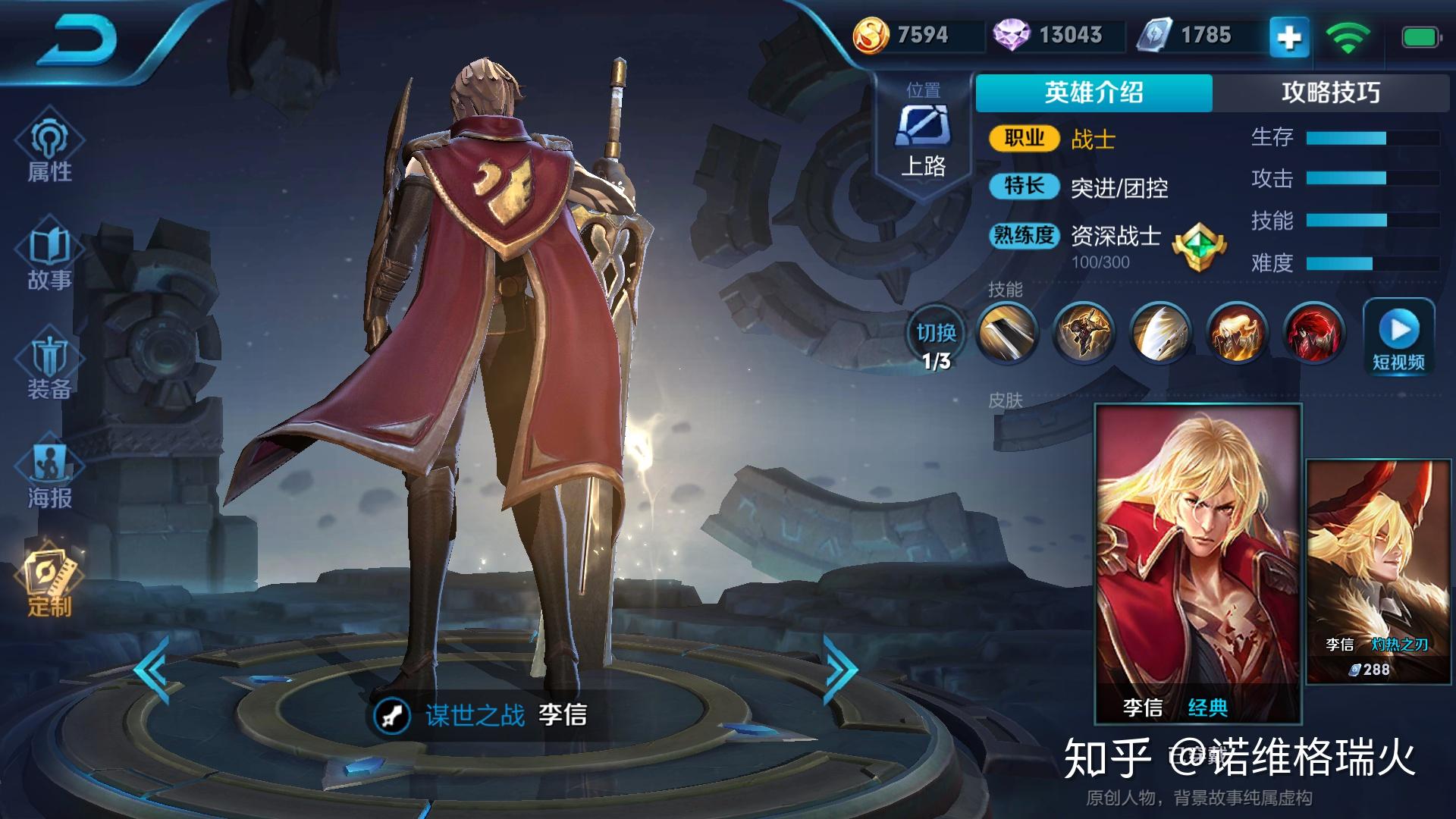
Task: Select the white slash skill icon
Action: coord(1160,334)
